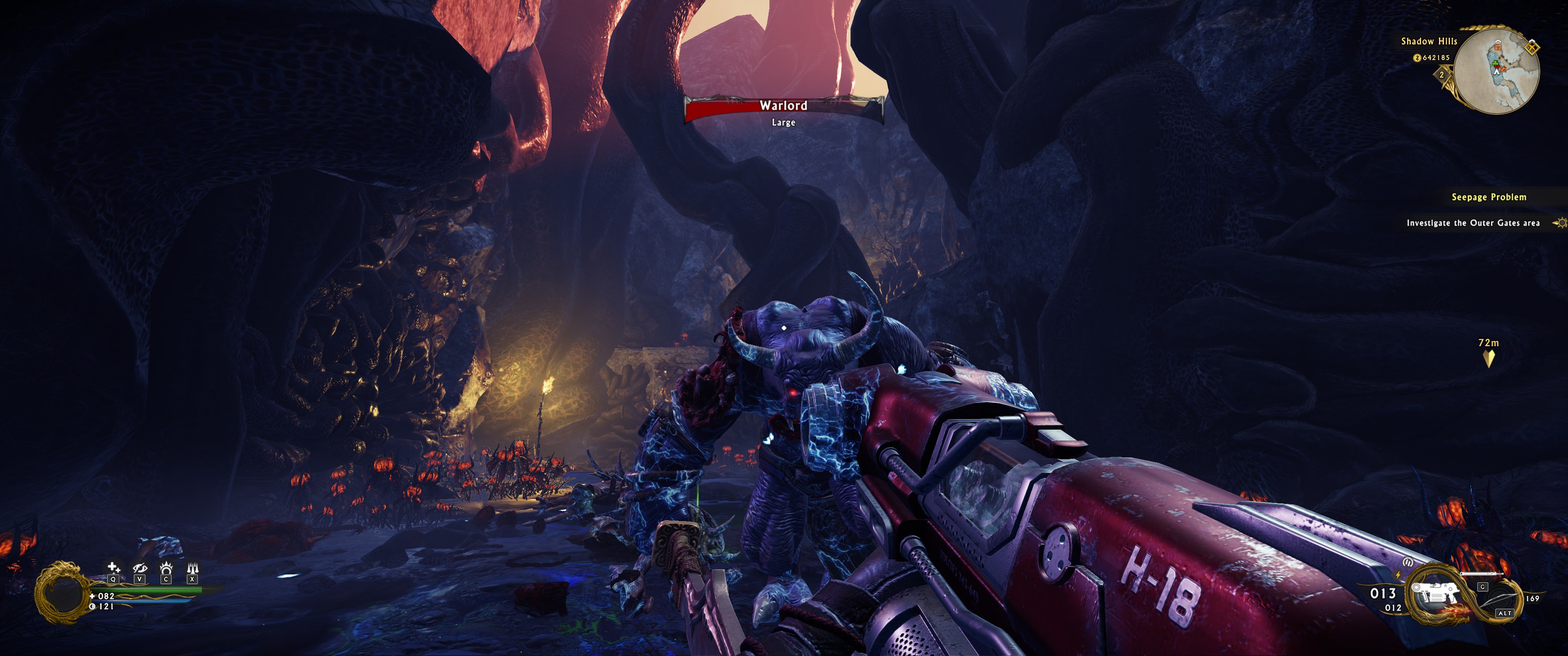This screenshot has width=1568, height=656.
Task: Click the Investigate the Outer Gates objective
Action: click(x=1472, y=223)
